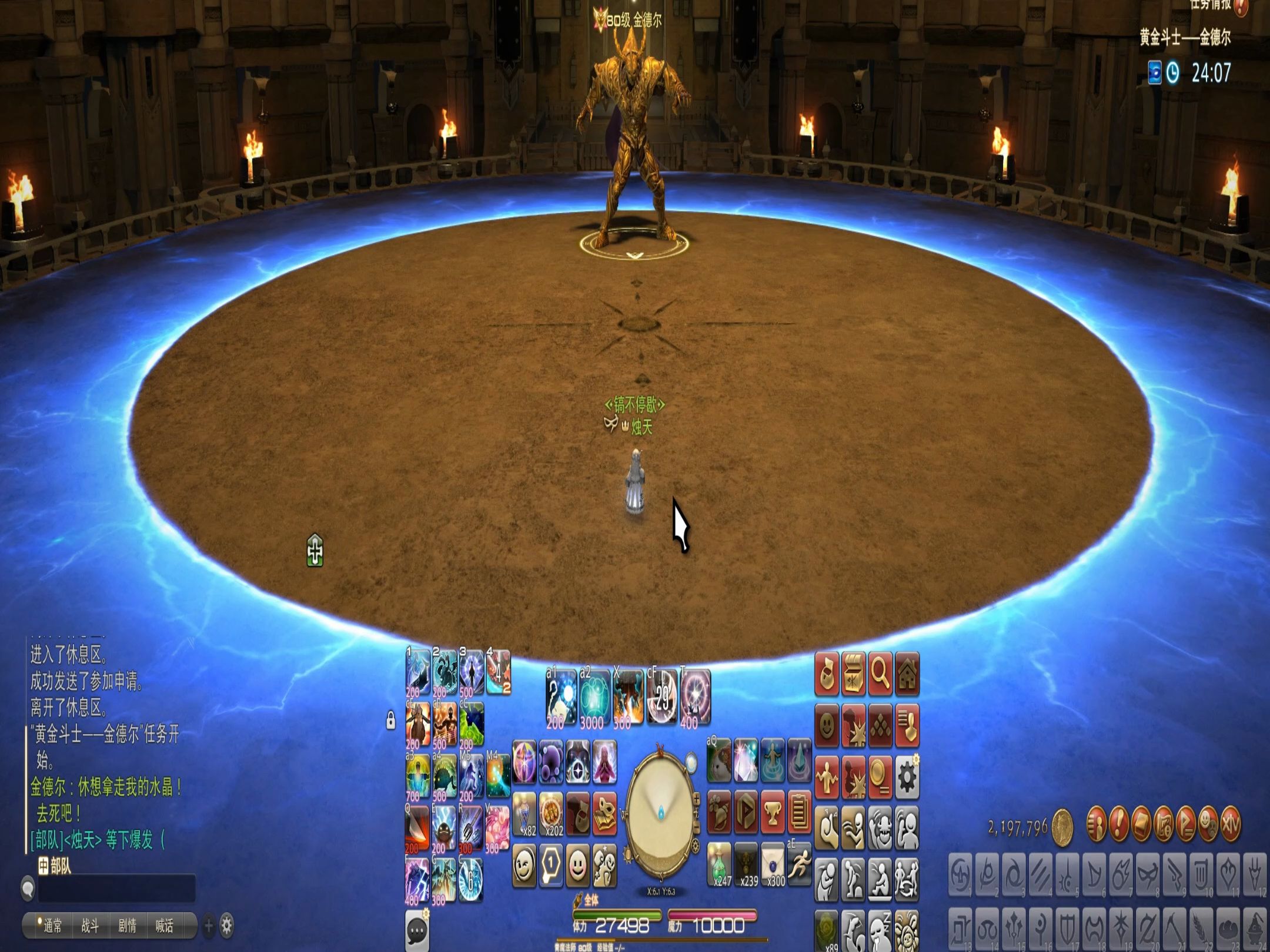The width and height of the screenshot is (1270, 952).
Task: Click the chat text input box
Action: (116, 889)
